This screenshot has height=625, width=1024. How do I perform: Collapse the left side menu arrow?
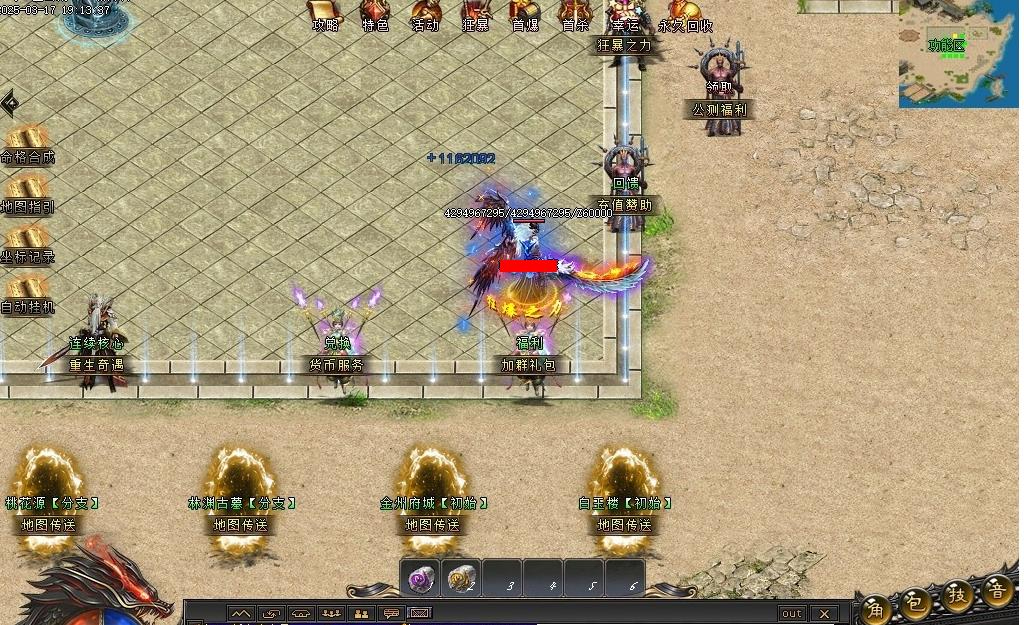[x=9, y=103]
